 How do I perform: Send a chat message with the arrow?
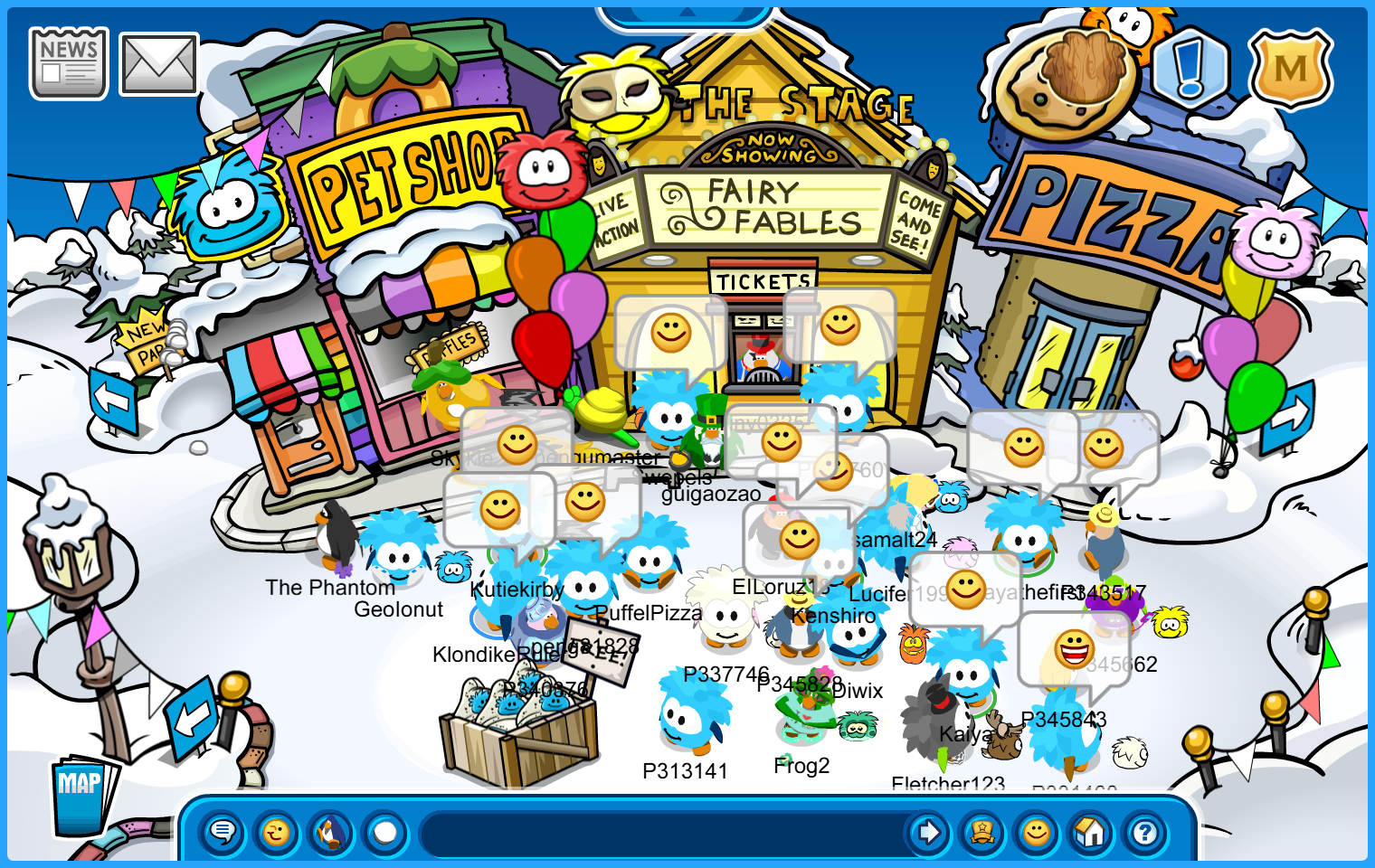pyautogui.click(x=928, y=833)
